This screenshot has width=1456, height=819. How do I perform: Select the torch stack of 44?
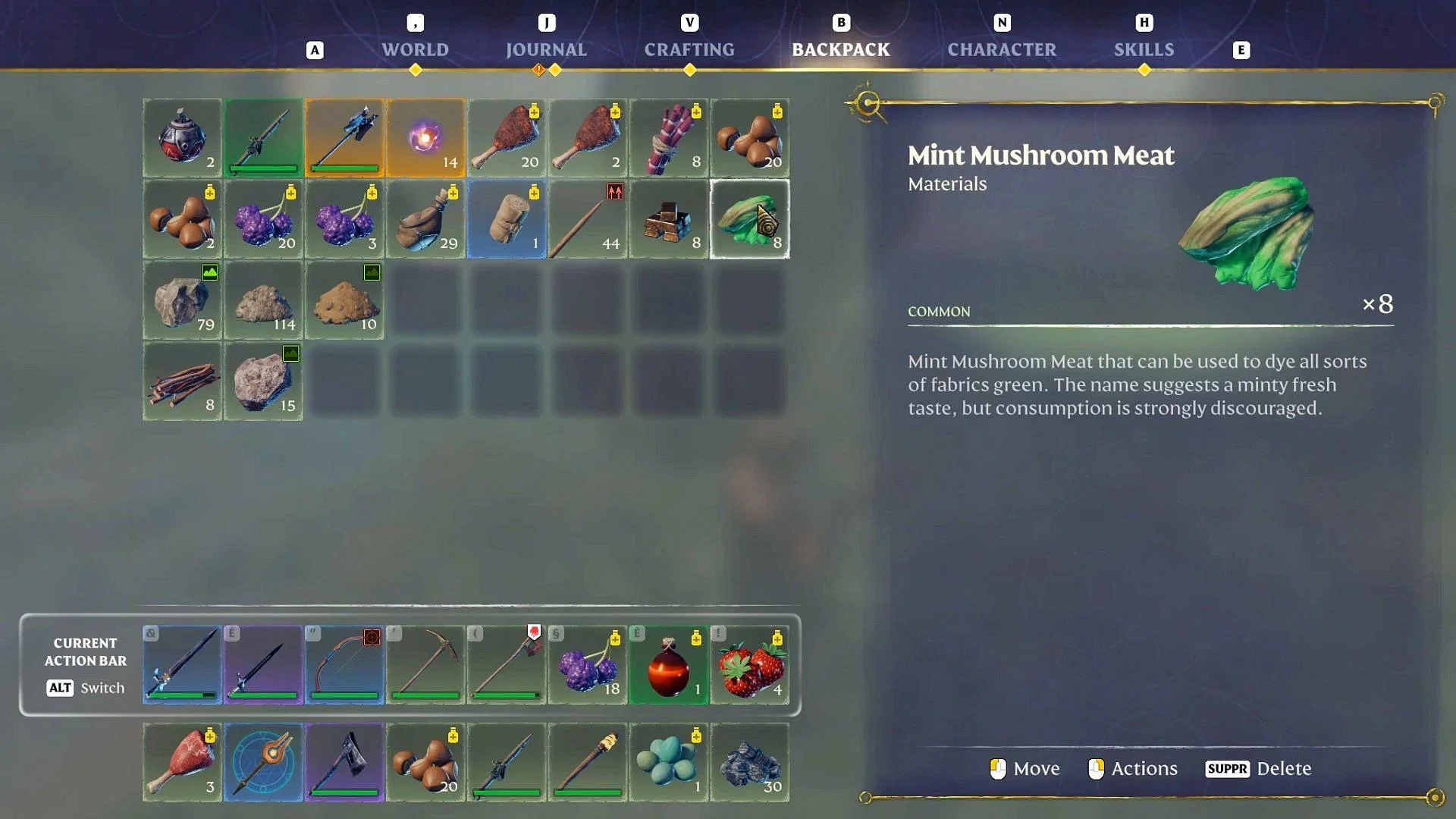588,219
